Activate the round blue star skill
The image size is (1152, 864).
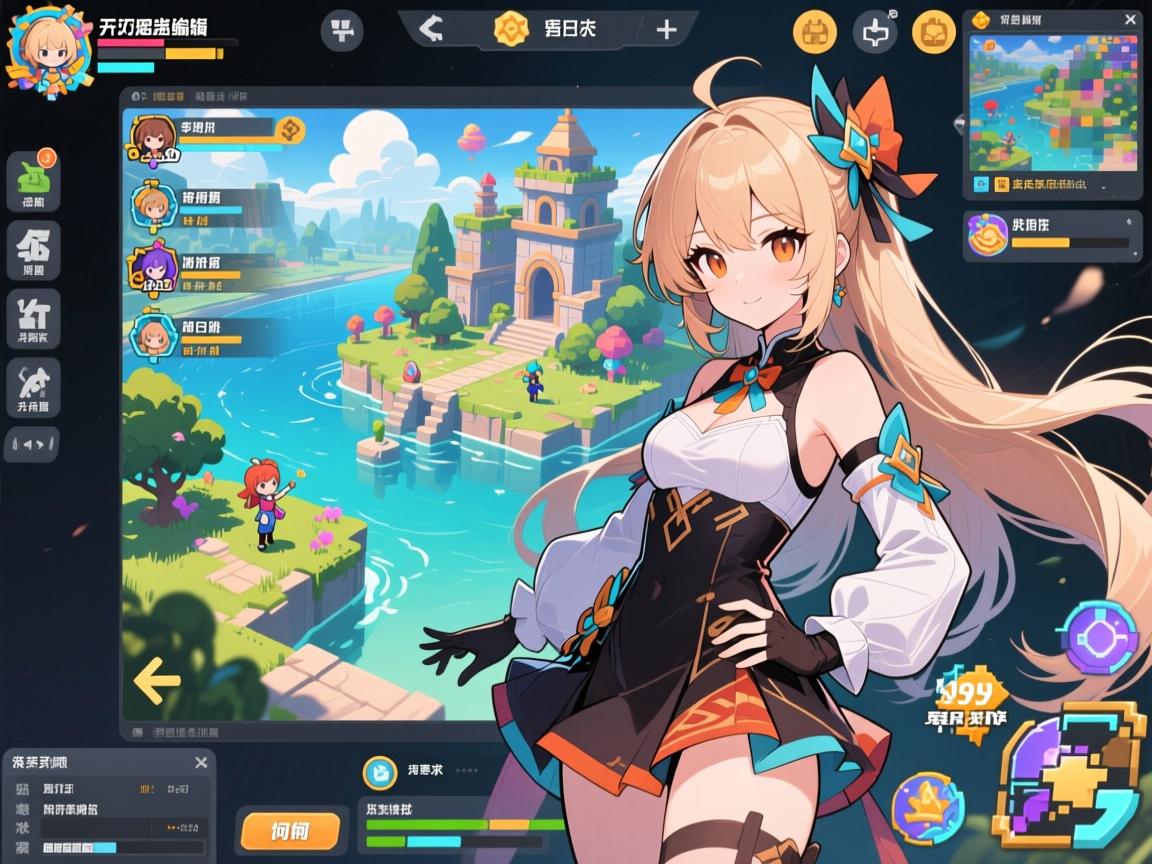[927, 808]
